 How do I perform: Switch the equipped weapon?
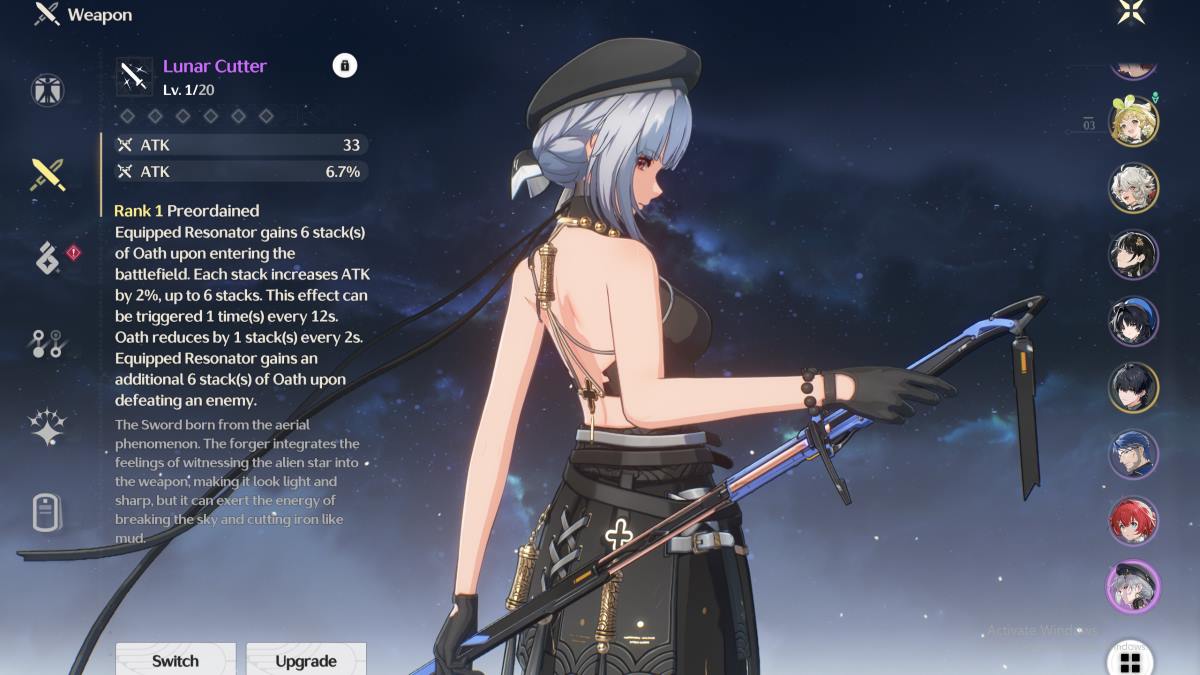[175, 660]
